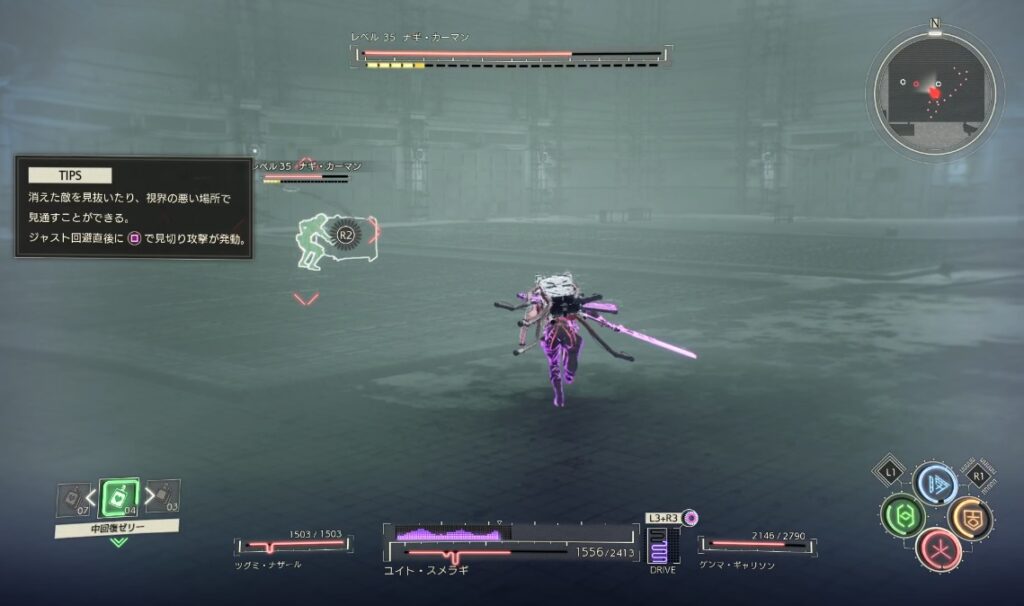
Task: Activate the blue triangle SAS ability
Action: point(935,484)
